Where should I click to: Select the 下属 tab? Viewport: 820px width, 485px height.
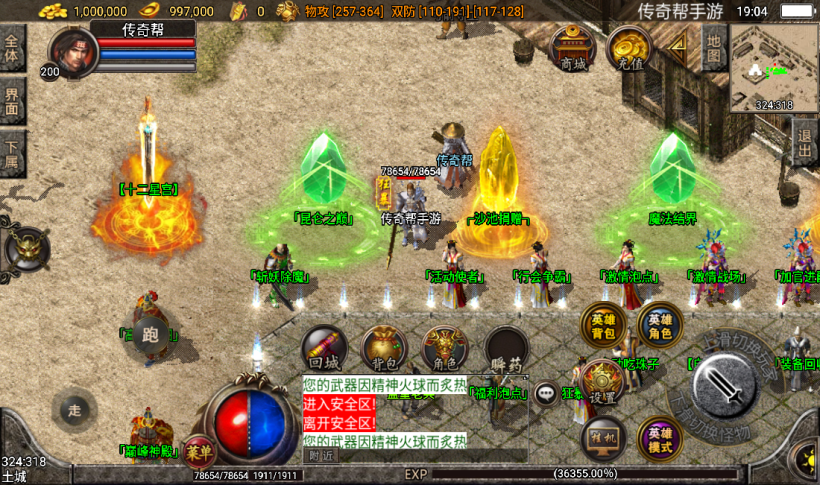12,152
